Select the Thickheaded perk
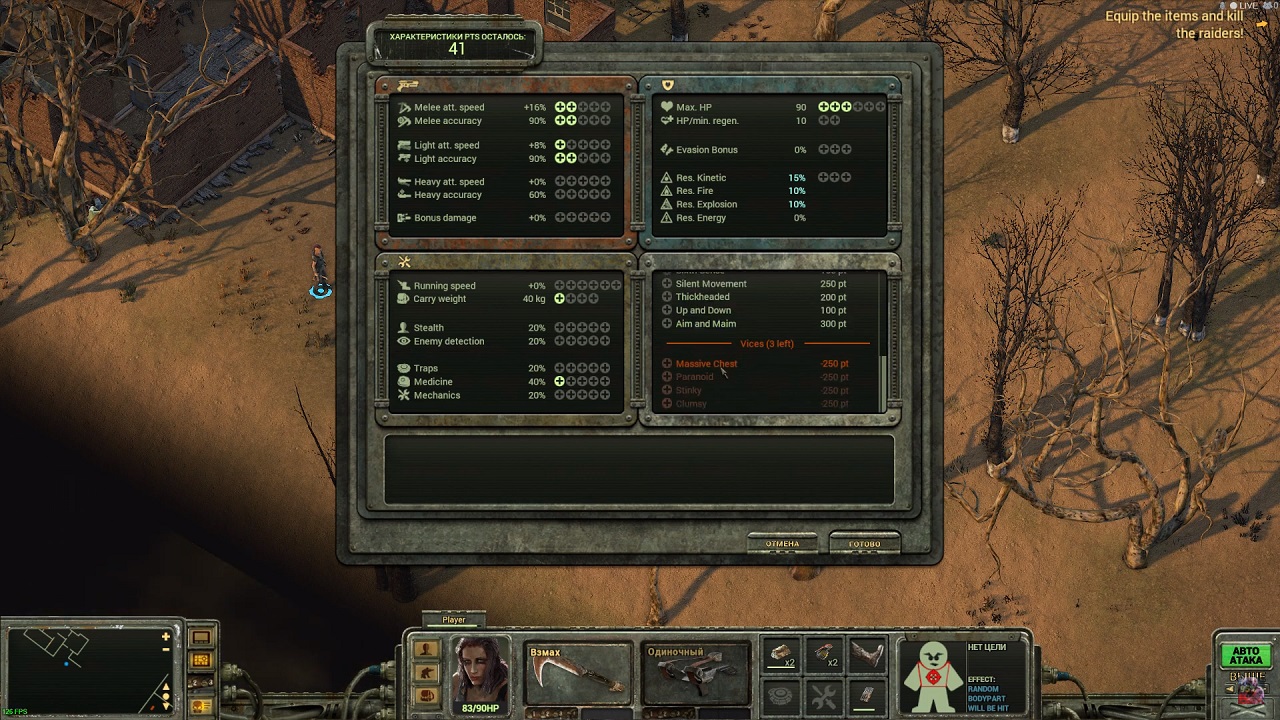This screenshot has height=720, width=1280. [667, 297]
